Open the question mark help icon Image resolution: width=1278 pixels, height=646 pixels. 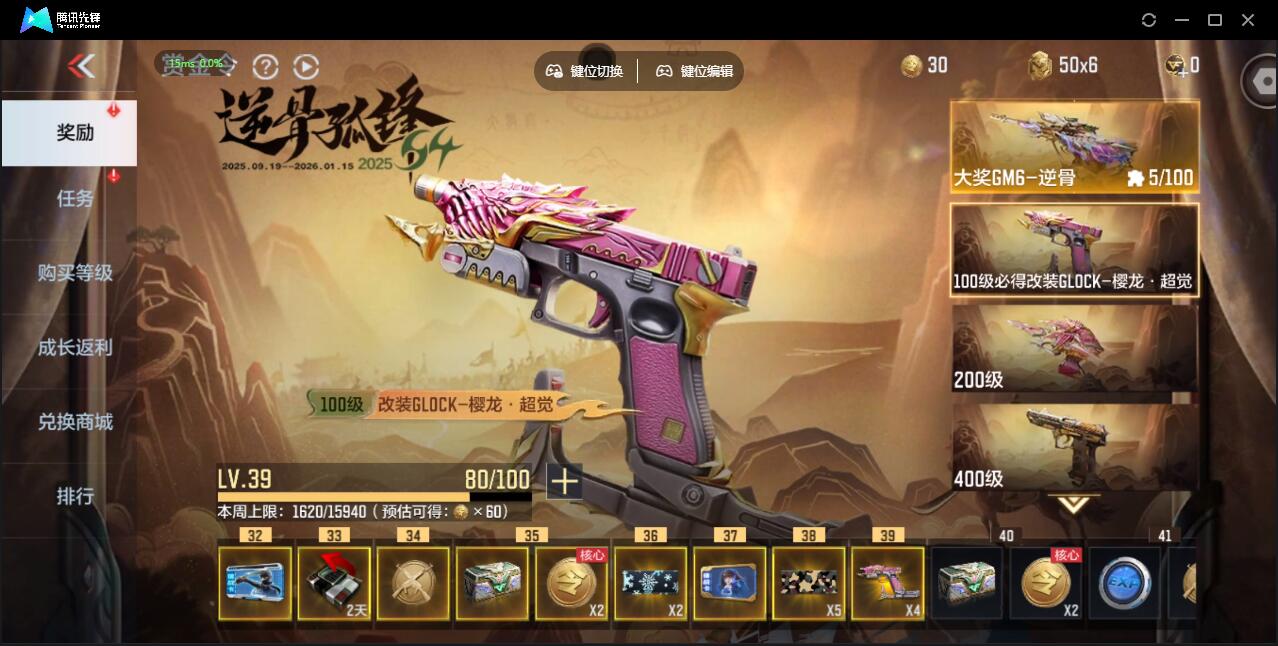click(x=265, y=66)
